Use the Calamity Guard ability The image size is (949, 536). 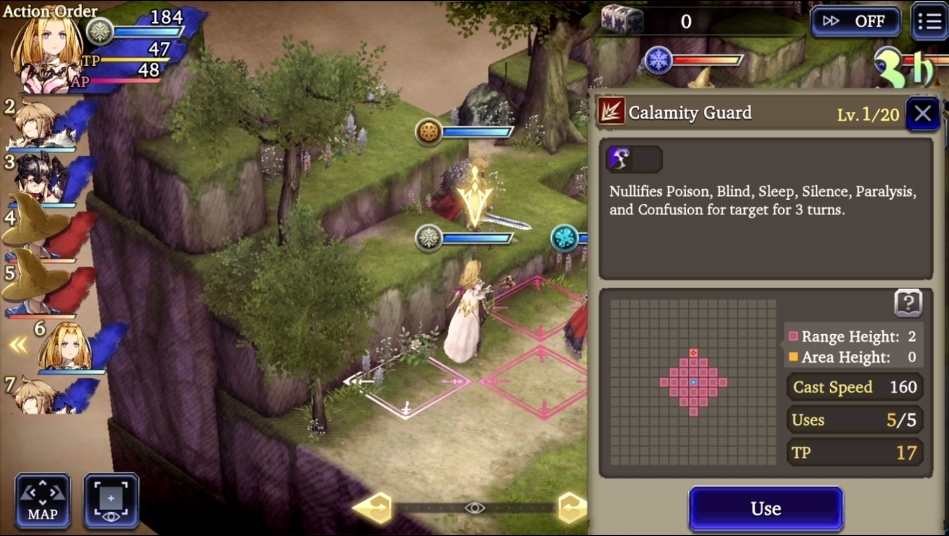coord(765,508)
